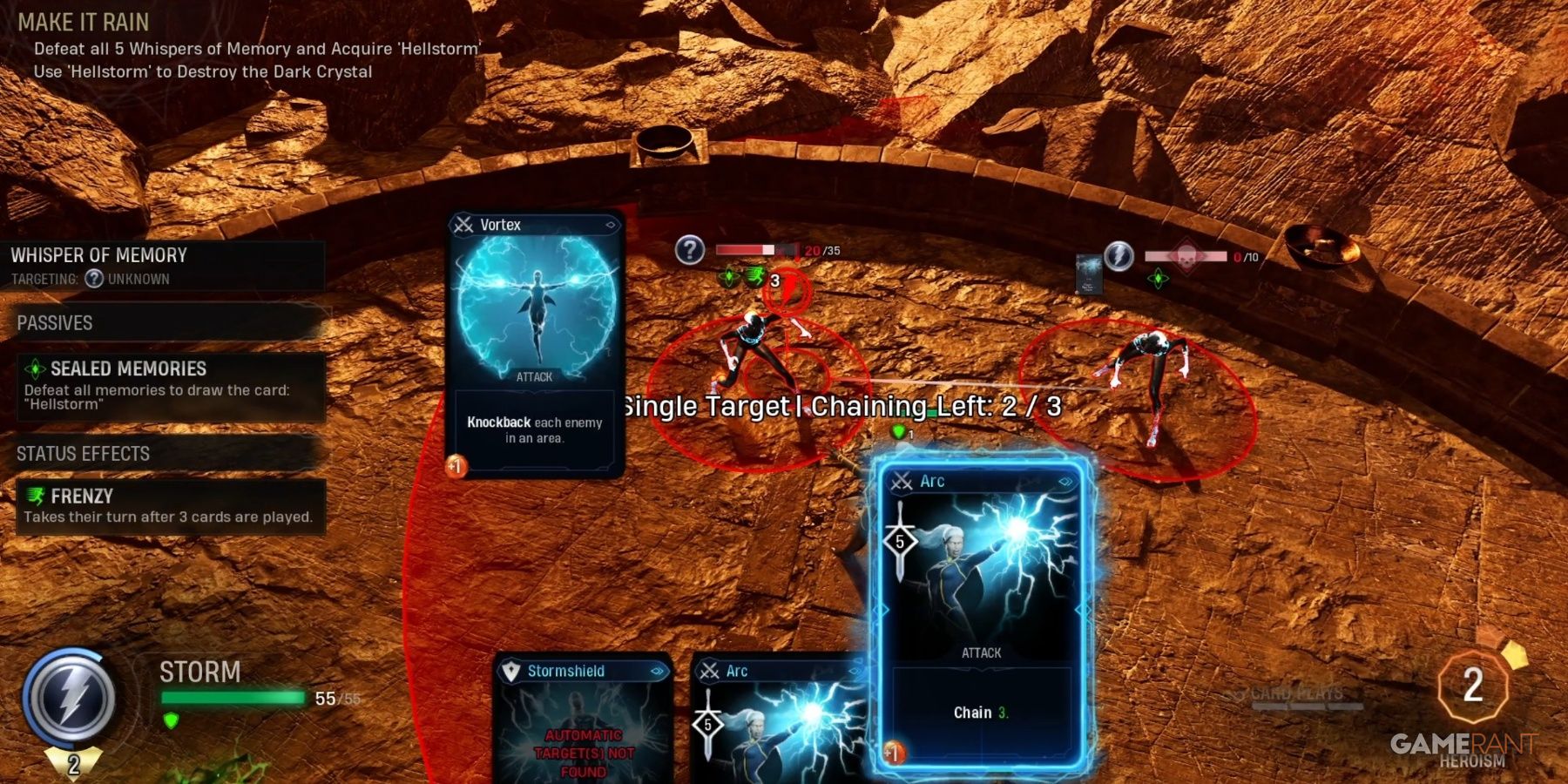Toggle the diamond indicator on the Vortex card
Viewport: 1568px width, 784px height.
click(612, 225)
